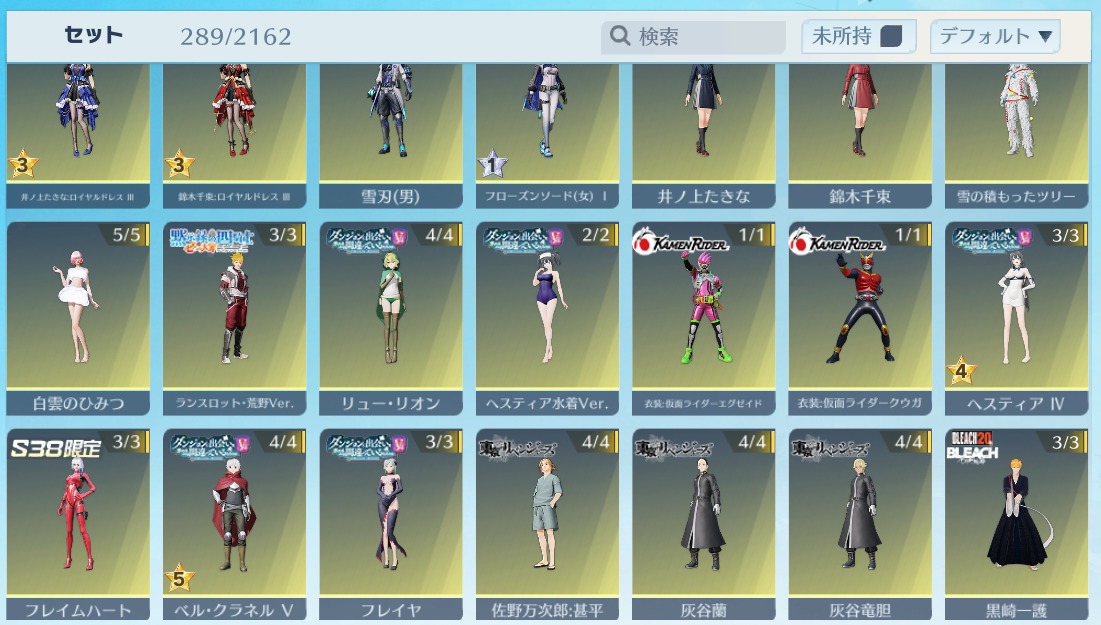1101x625 pixels.
Task: Select the 雪刃(男) costume set
Action: click(x=391, y=130)
